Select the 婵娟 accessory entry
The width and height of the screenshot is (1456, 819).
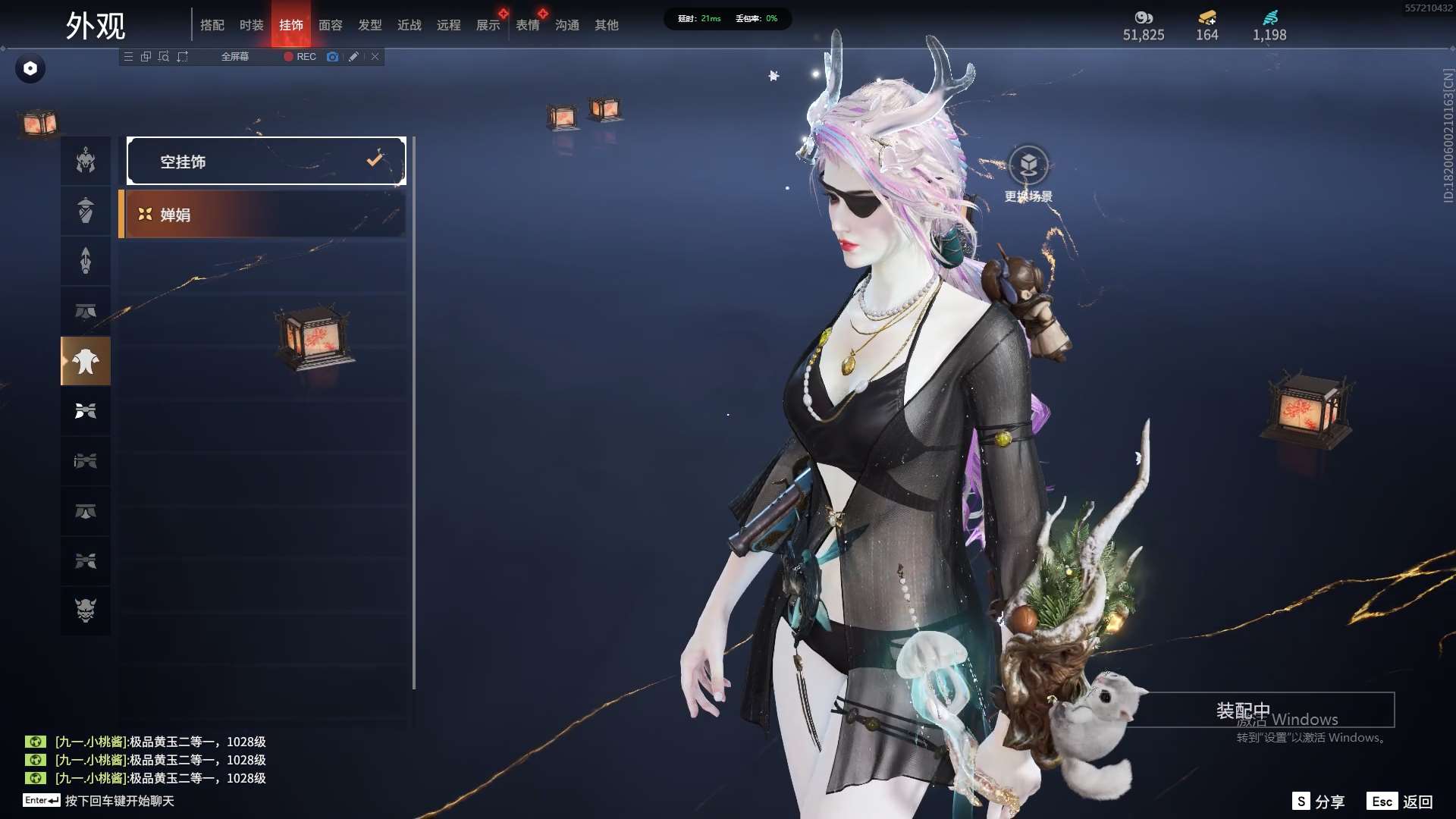click(262, 215)
